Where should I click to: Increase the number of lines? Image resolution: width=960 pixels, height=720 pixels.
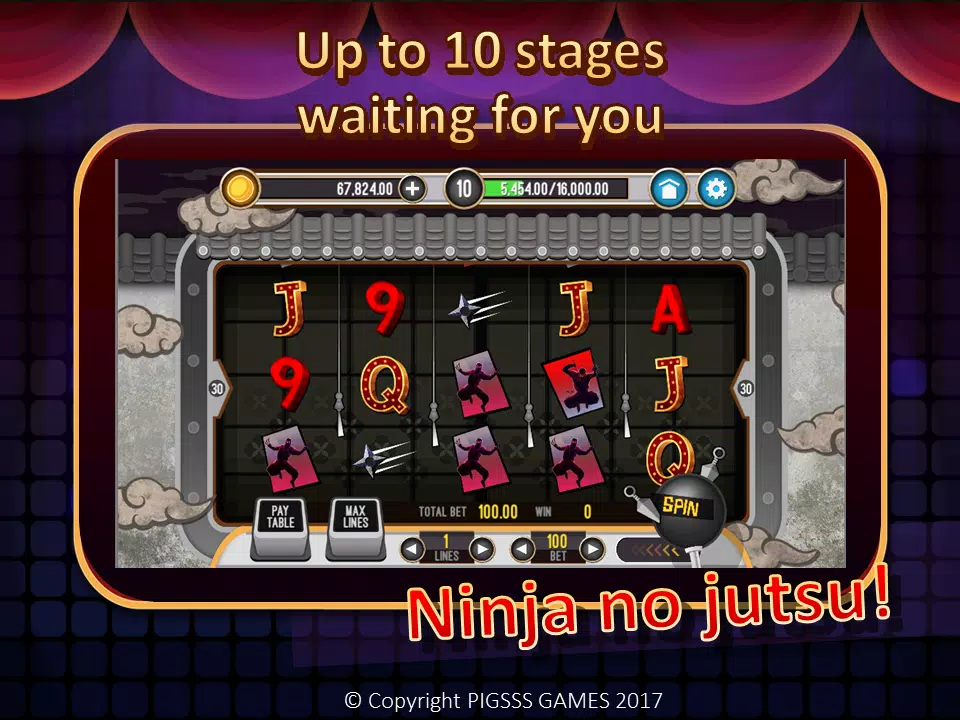click(482, 549)
